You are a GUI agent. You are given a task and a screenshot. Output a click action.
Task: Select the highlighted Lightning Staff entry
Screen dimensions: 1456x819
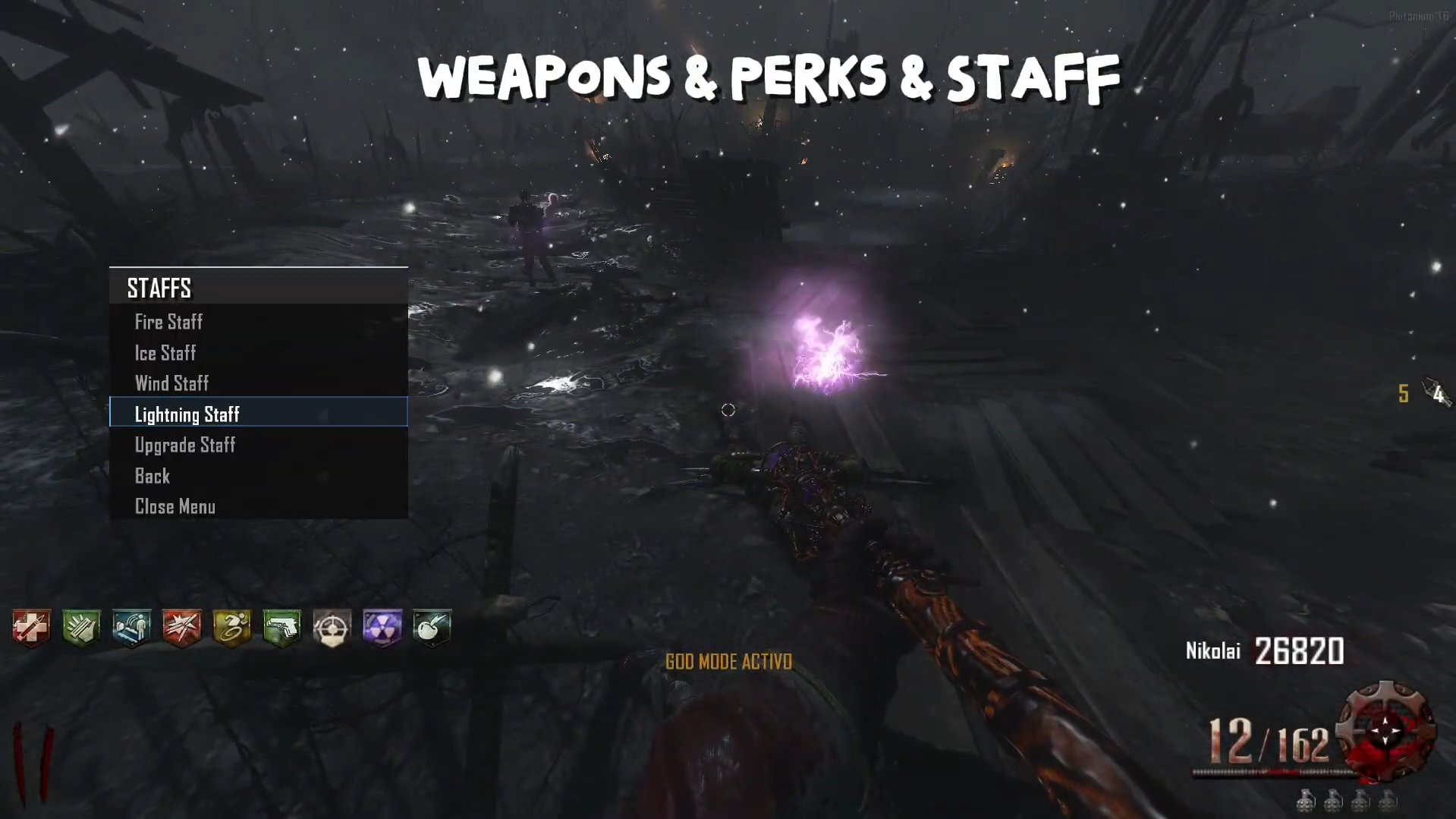point(187,414)
